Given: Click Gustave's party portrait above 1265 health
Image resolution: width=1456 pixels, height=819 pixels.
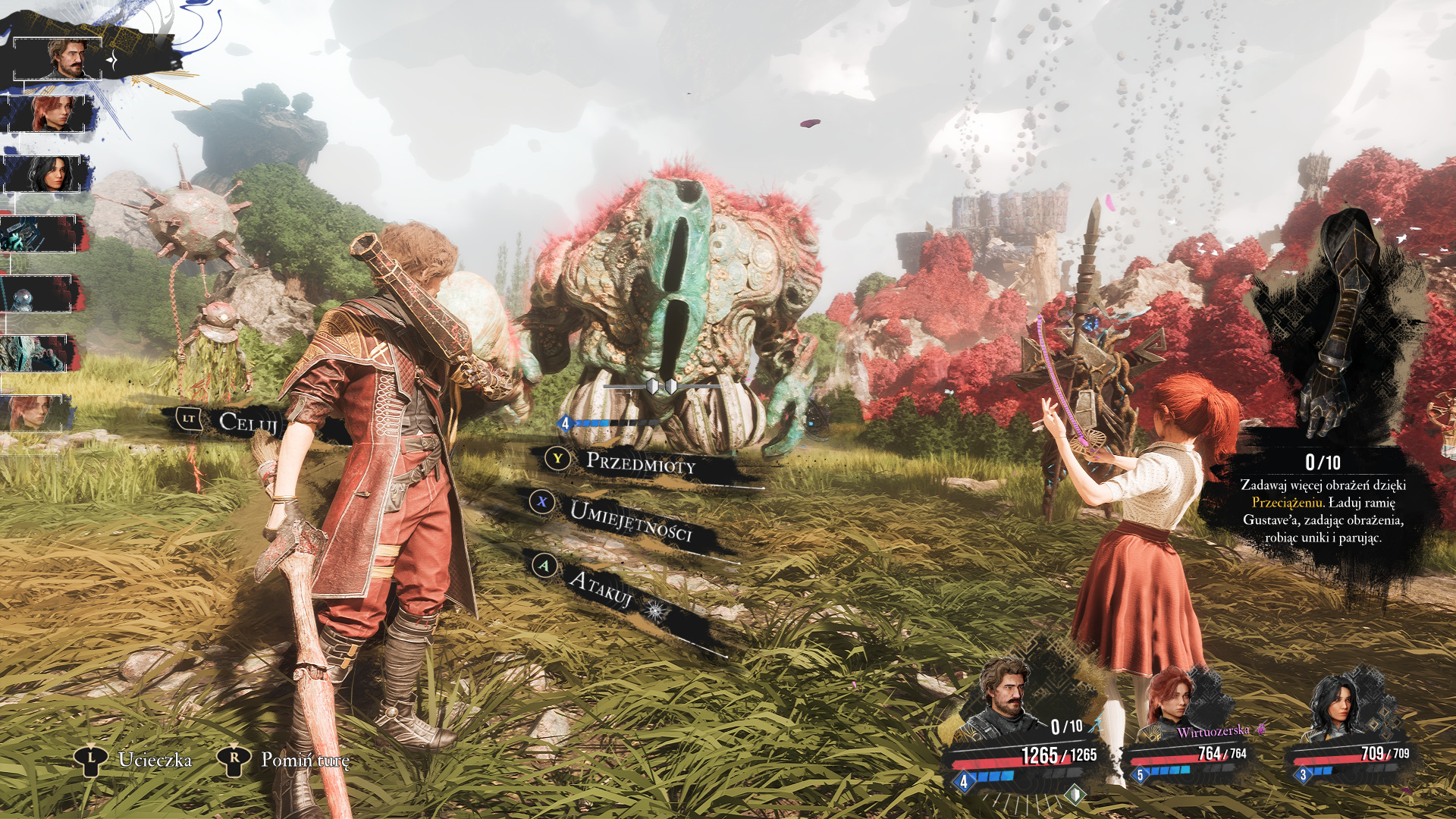Looking at the screenshot, I should pos(1006,698).
